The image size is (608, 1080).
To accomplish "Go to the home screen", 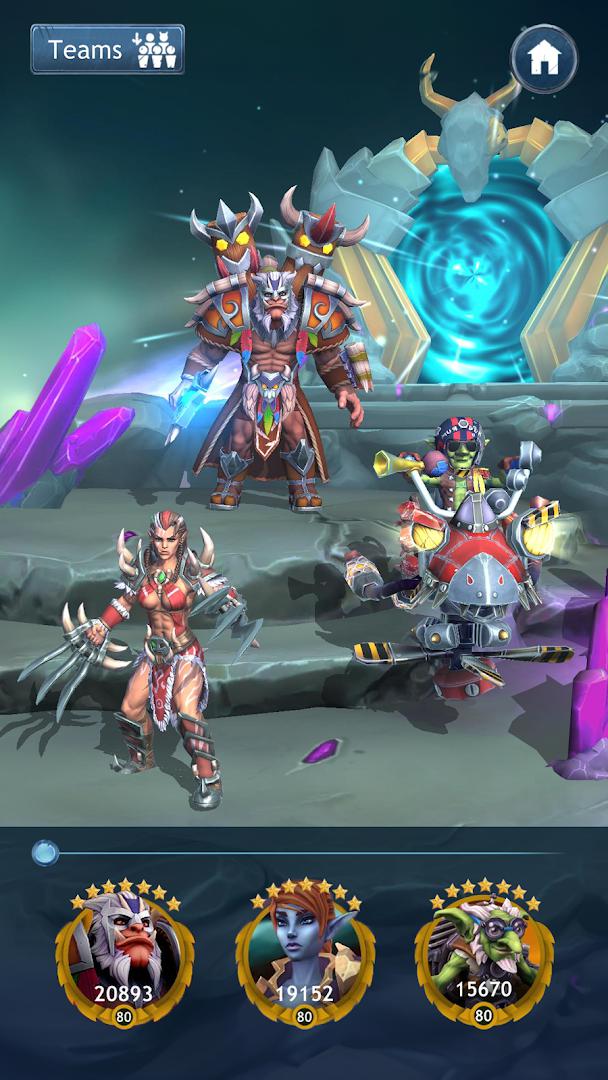I will tap(544, 59).
